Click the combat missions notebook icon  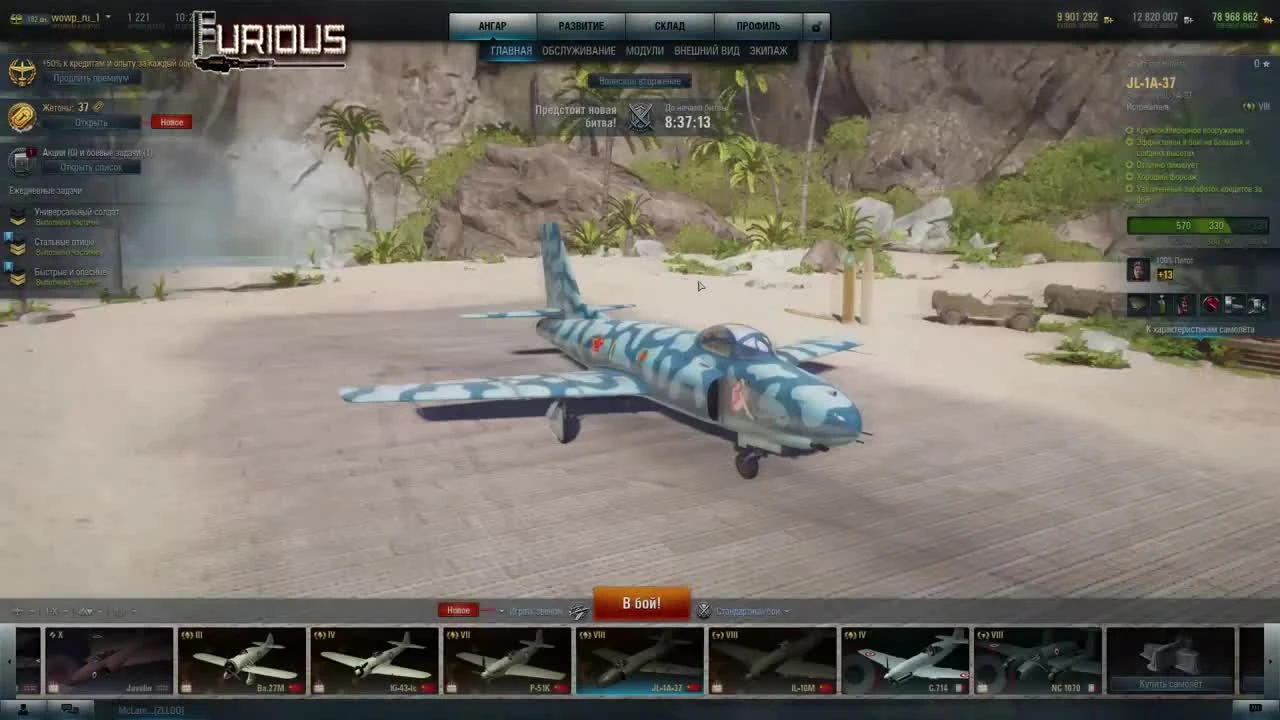coord(20,160)
